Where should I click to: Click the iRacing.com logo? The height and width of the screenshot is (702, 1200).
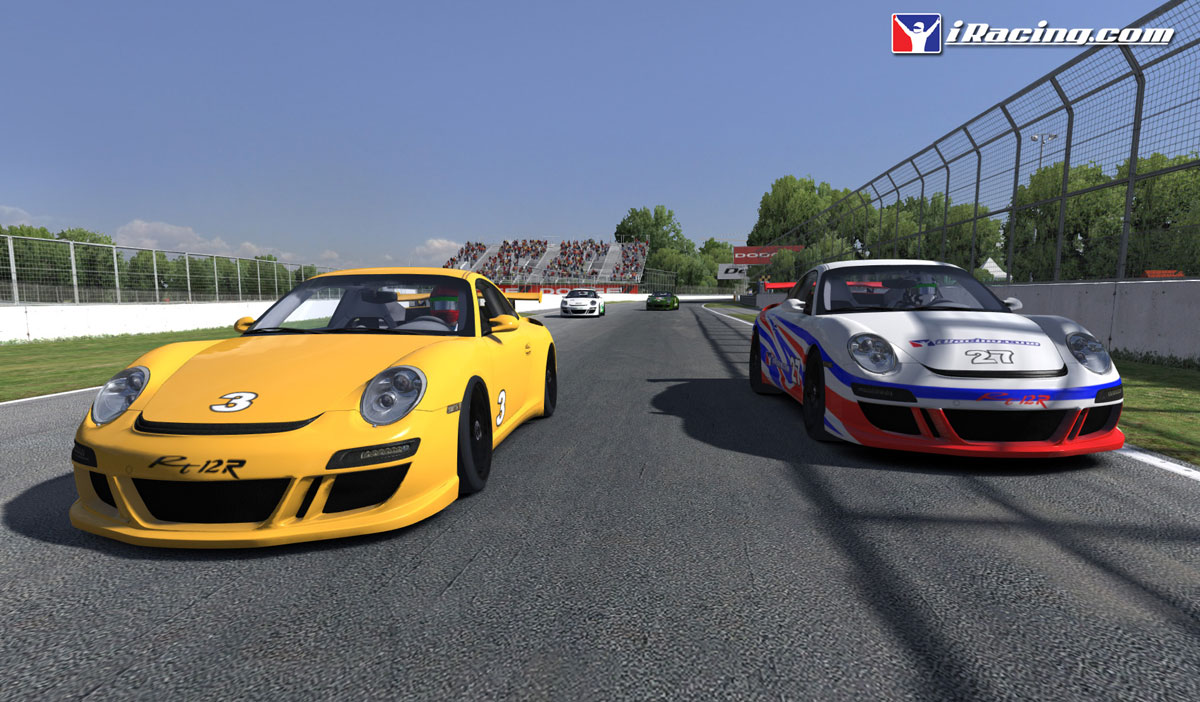point(1032,33)
